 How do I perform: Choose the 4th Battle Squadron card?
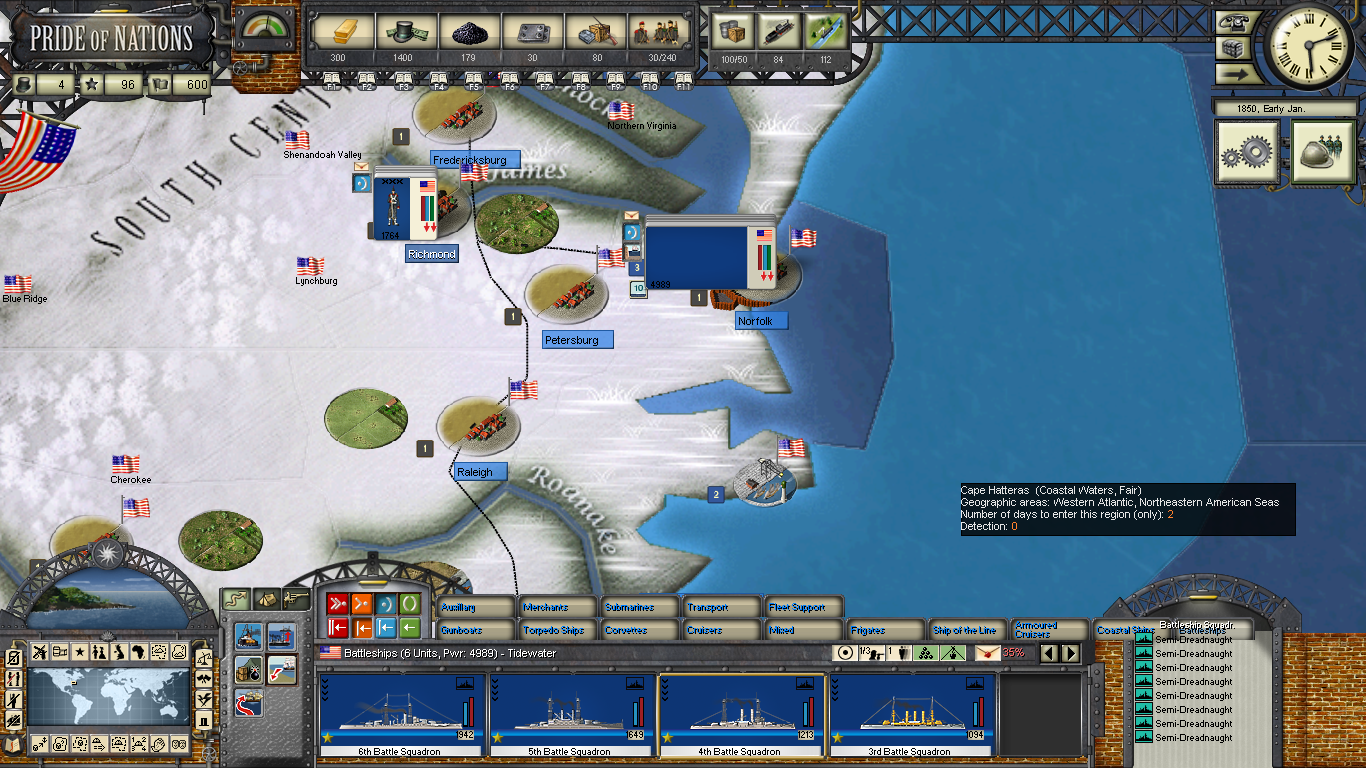point(742,714)
